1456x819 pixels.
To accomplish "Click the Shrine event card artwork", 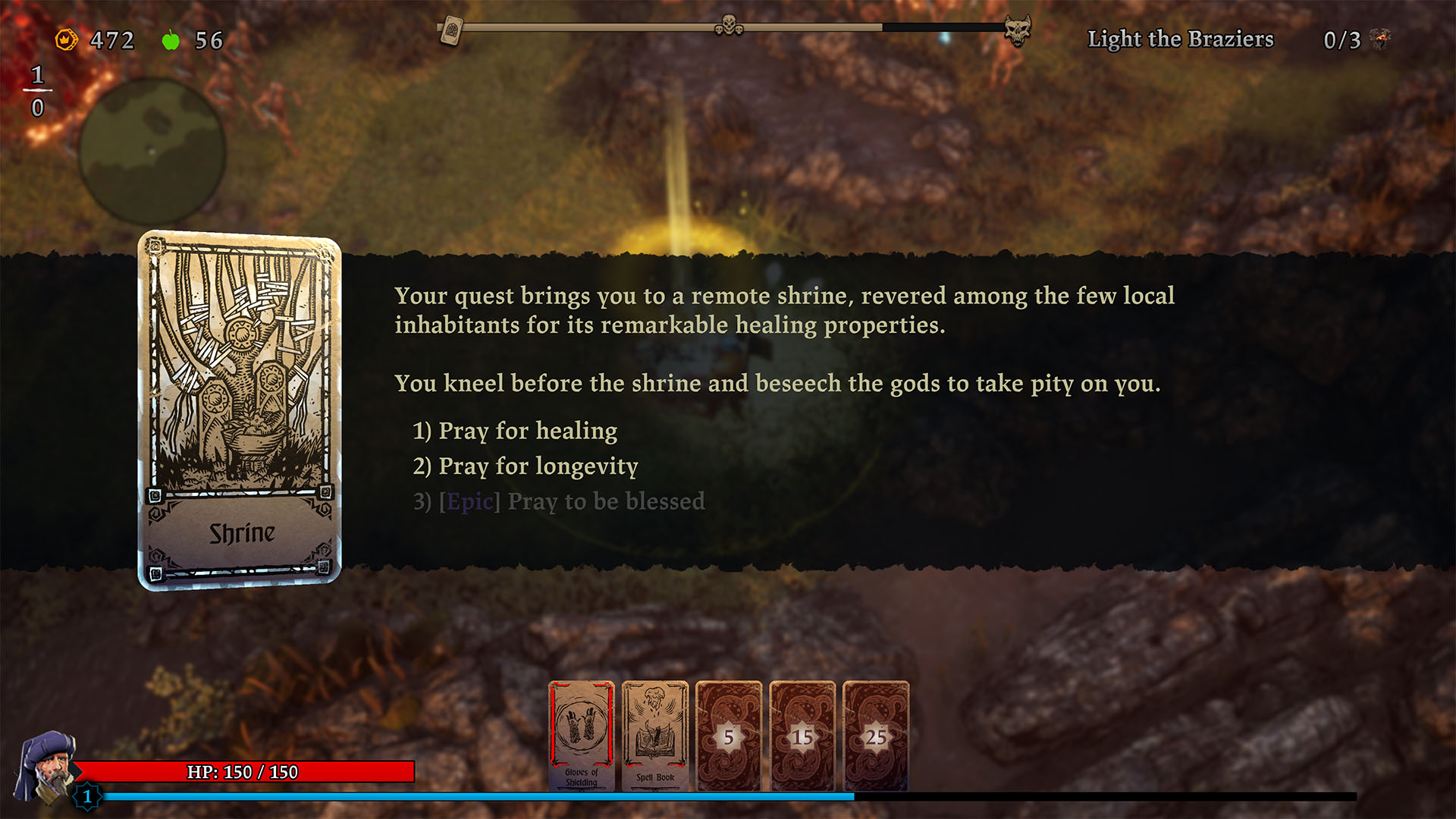I will [x=240, y=372].
